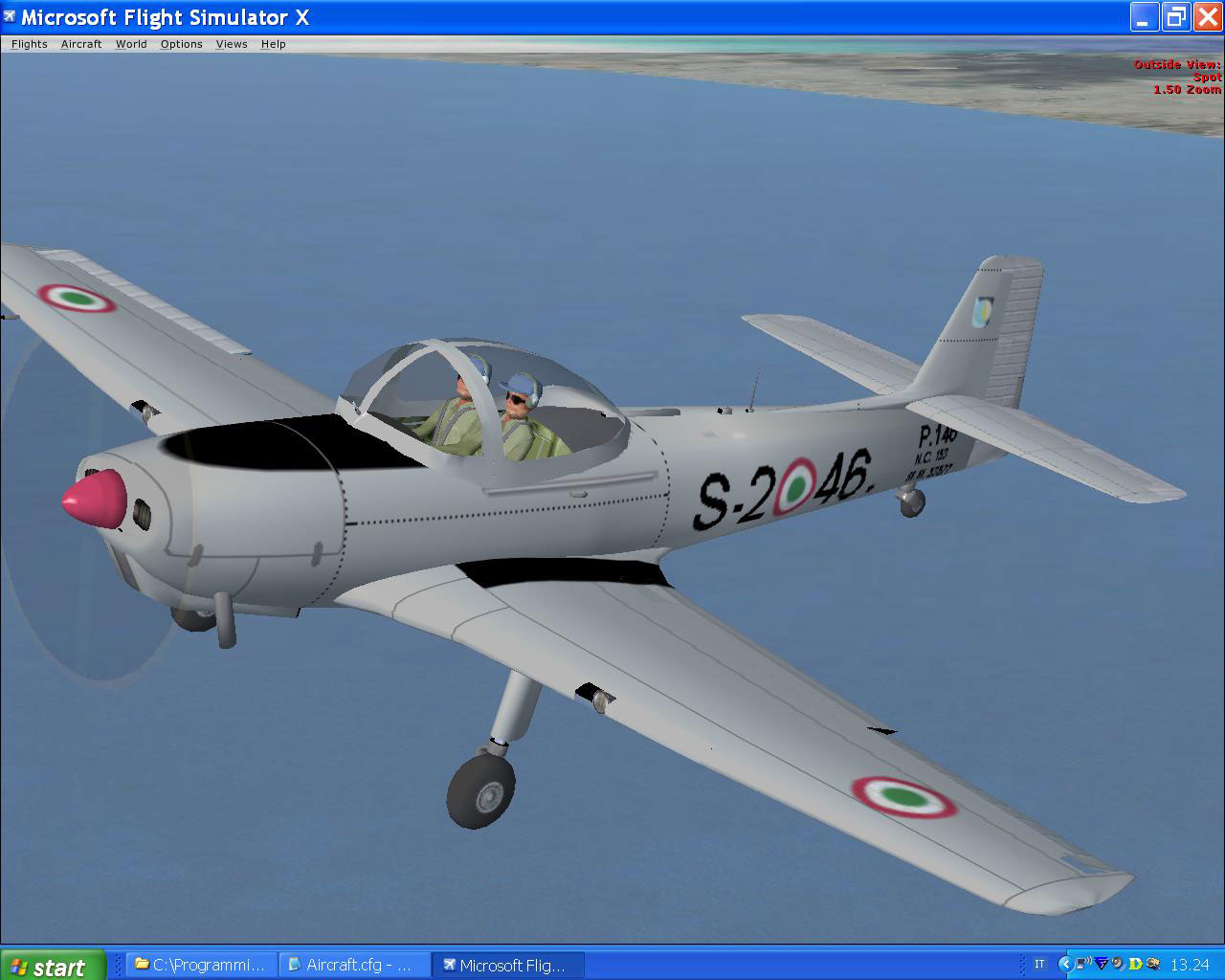1225x980 pixels.
Task: Open the Views menu
Action: pyautogui.click(x=231, y=43)
